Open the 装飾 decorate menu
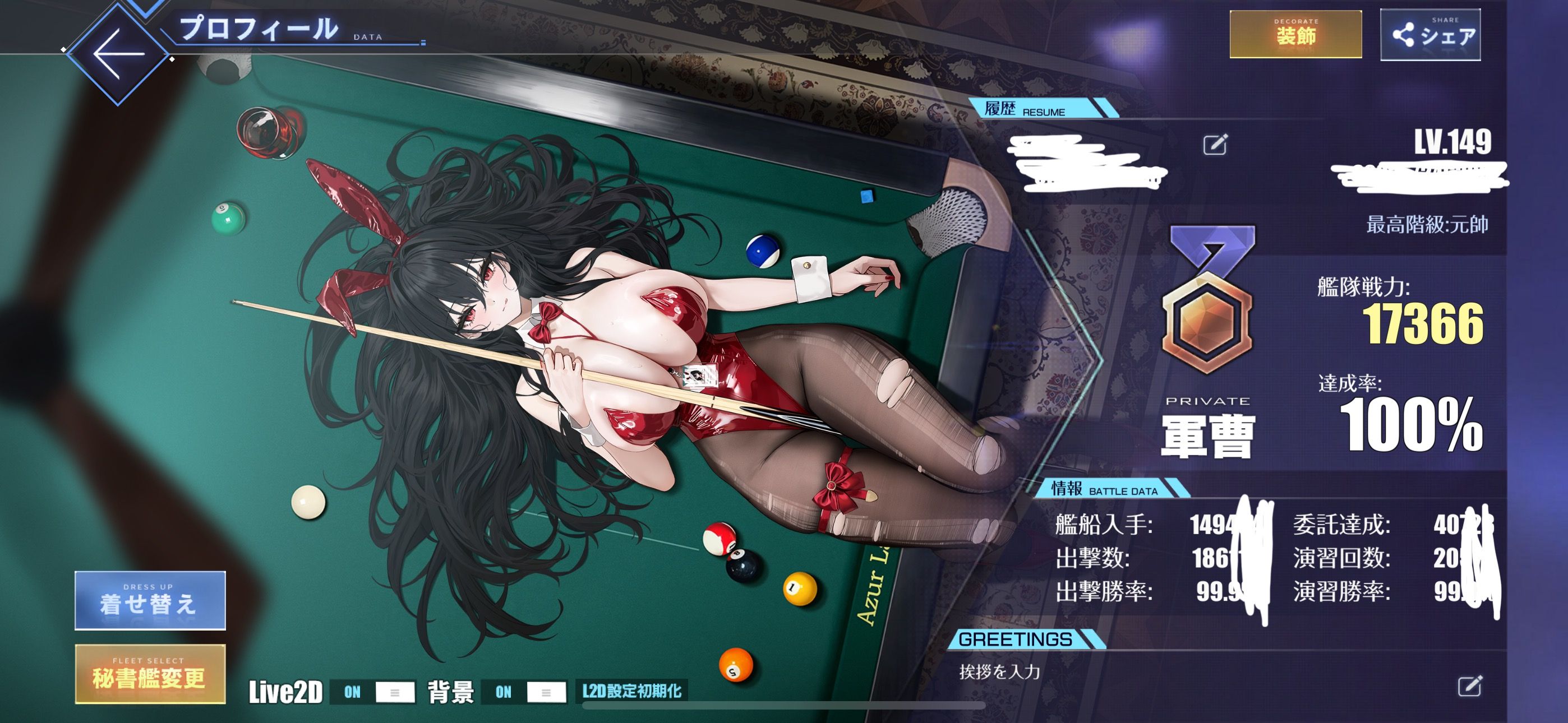1568x723 pixels. [1295, 35]
